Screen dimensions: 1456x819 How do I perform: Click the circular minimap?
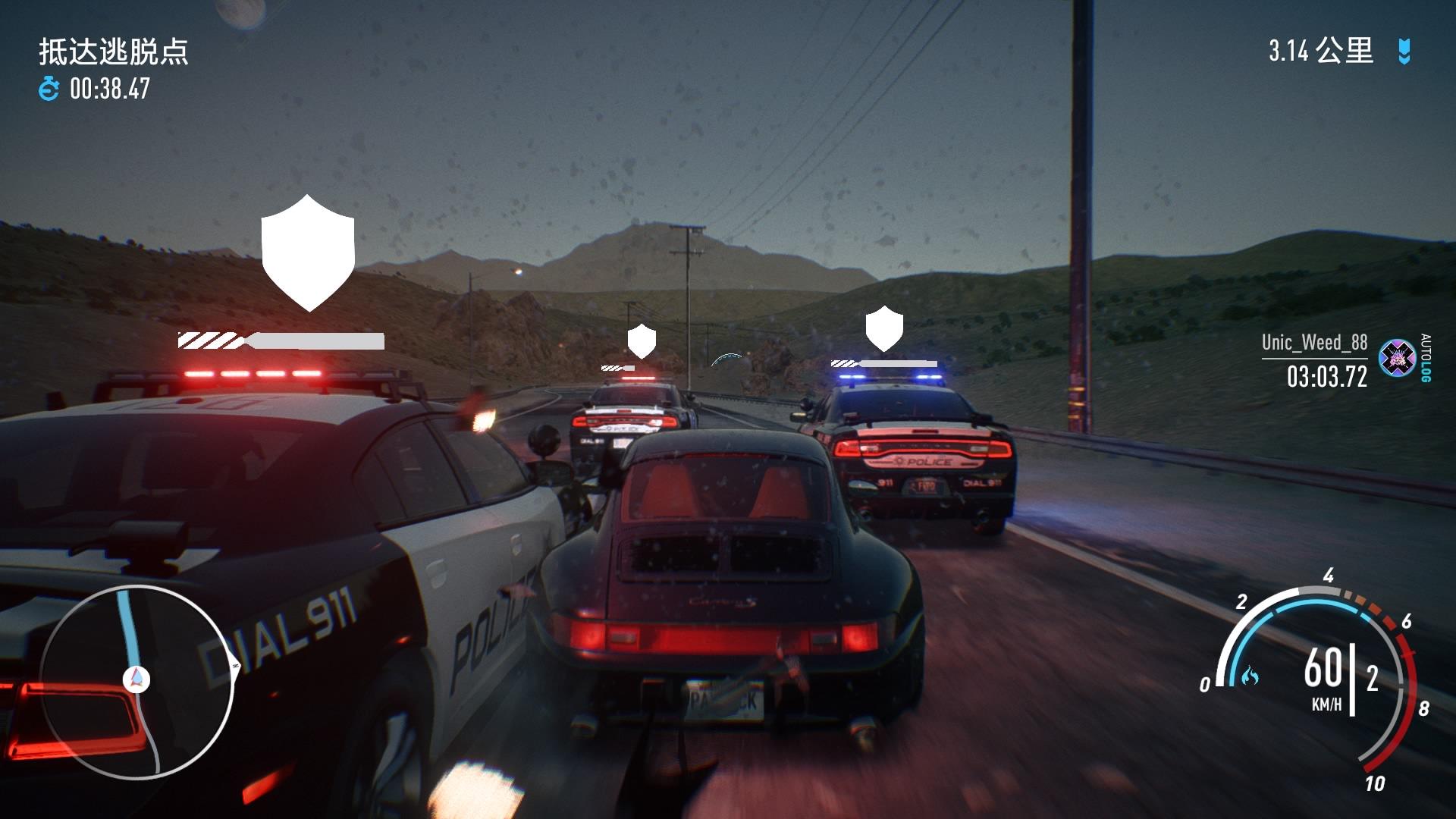pyautogui.click(x=136, y=682)
